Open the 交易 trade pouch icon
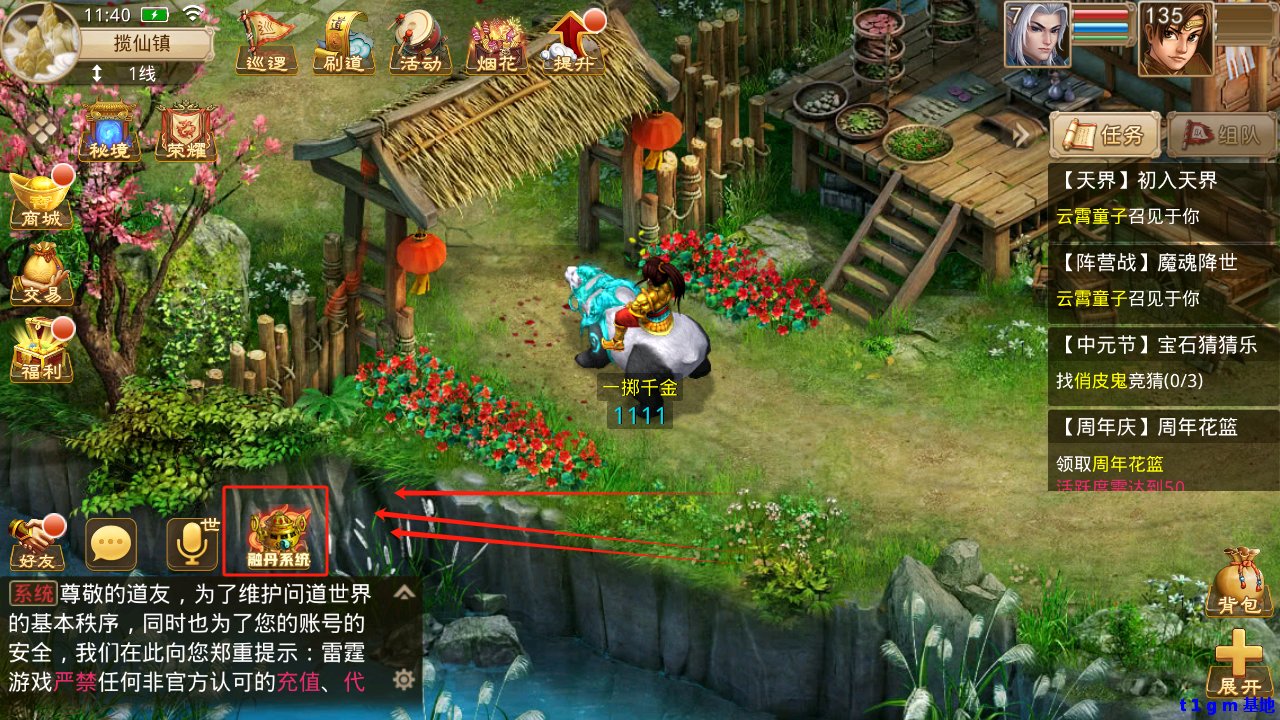This screenshot has width=1280, height=720. (41, 274)
